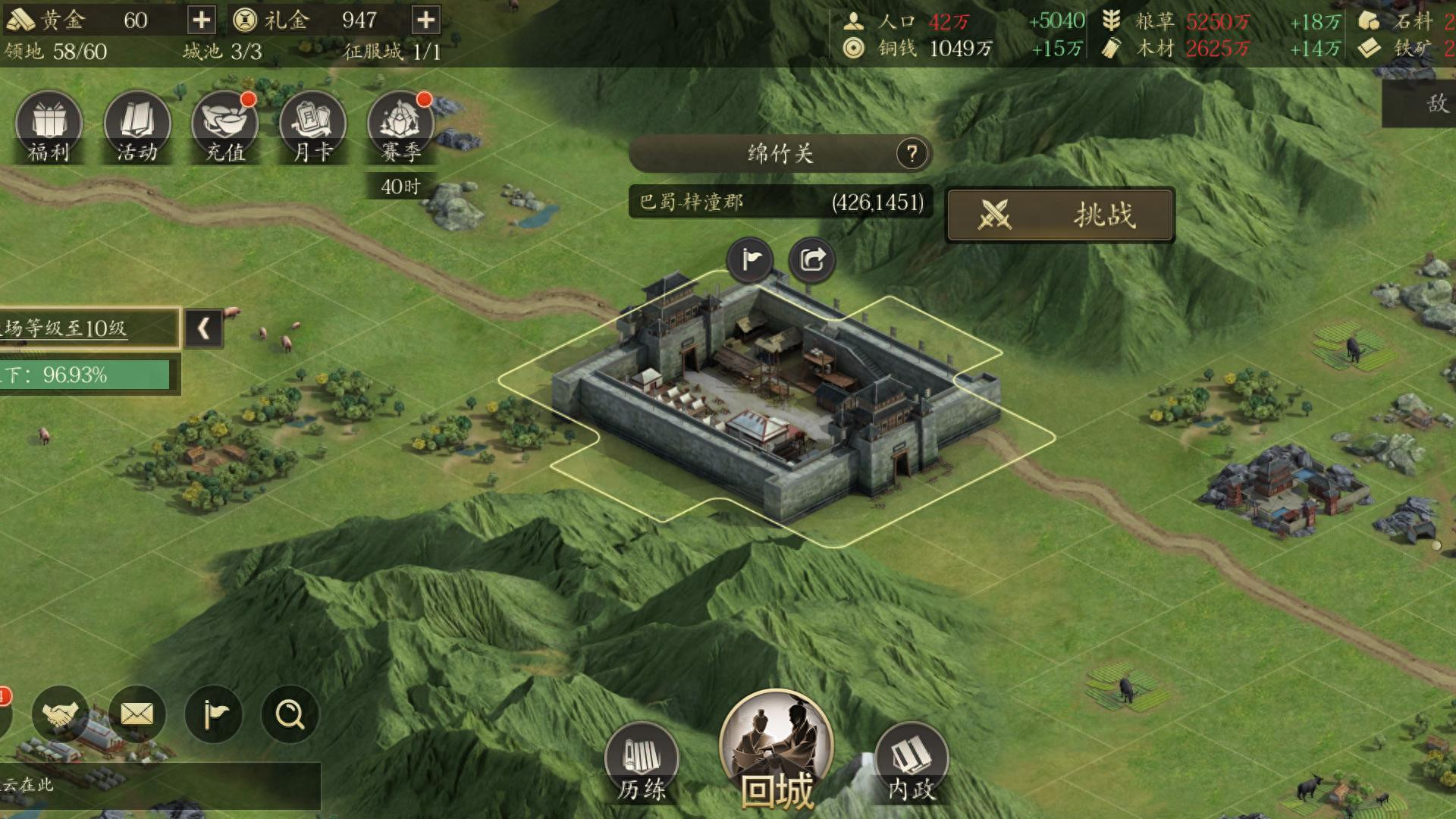
Task: Open the handshake alliance icon
Action: point(61,714)
